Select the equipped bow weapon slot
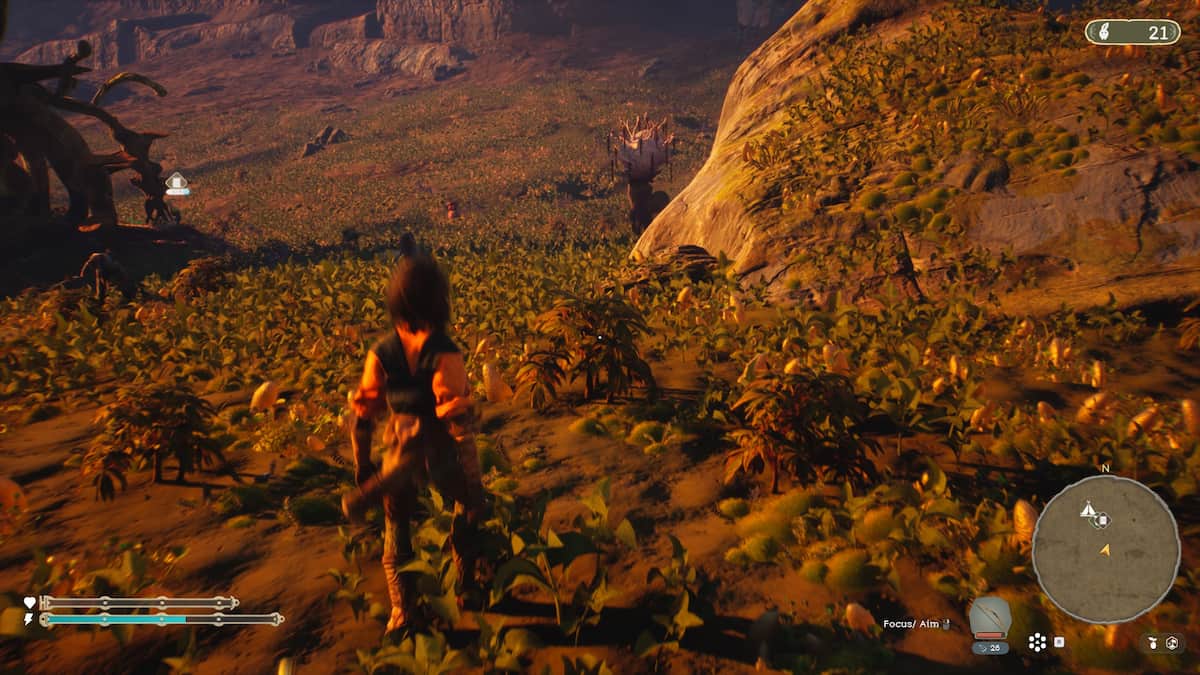The height and width of the screenshot is (675, 1200). (x=989, y=618)
